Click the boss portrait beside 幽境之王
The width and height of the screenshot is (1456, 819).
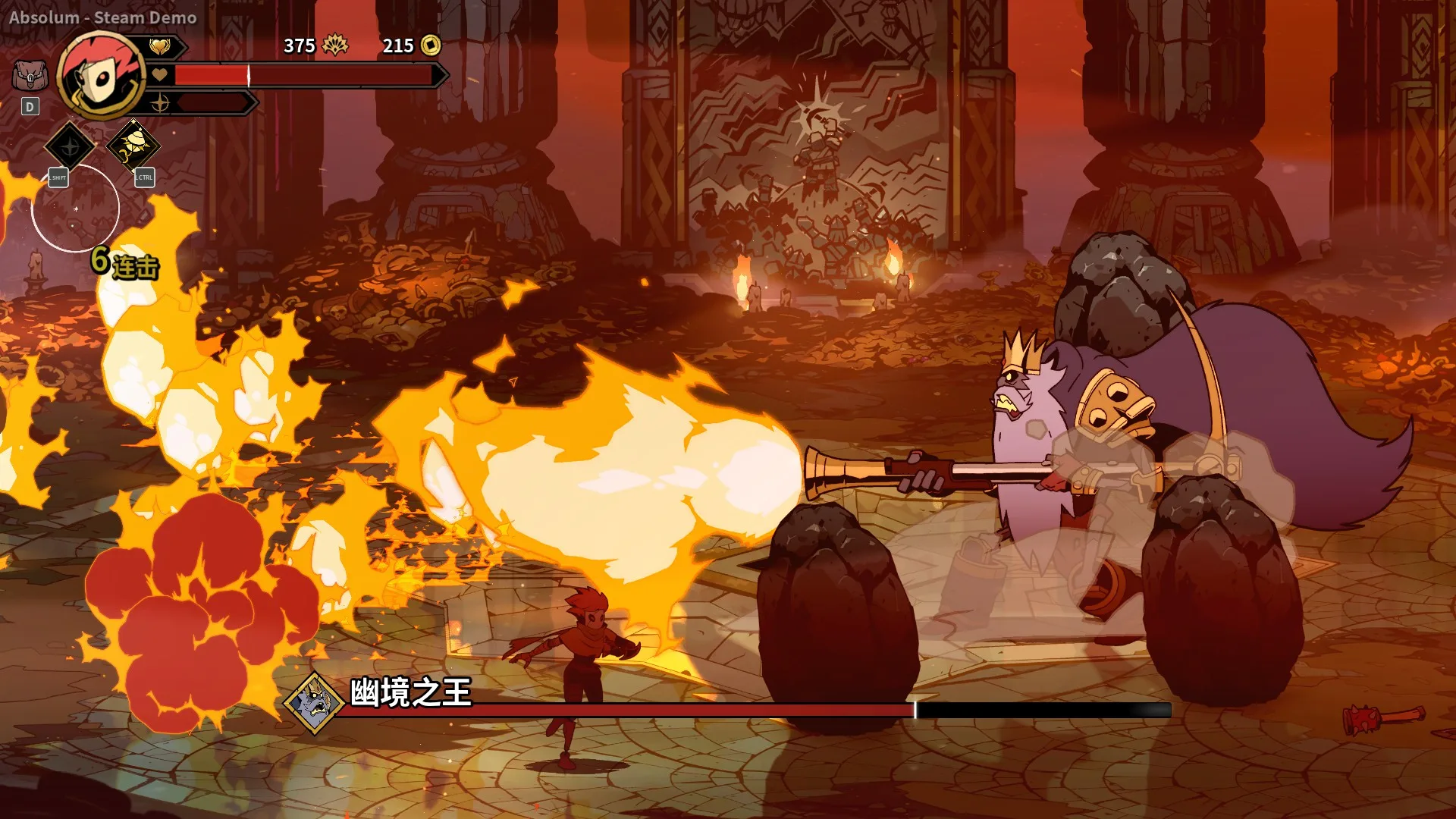(315, 702)
